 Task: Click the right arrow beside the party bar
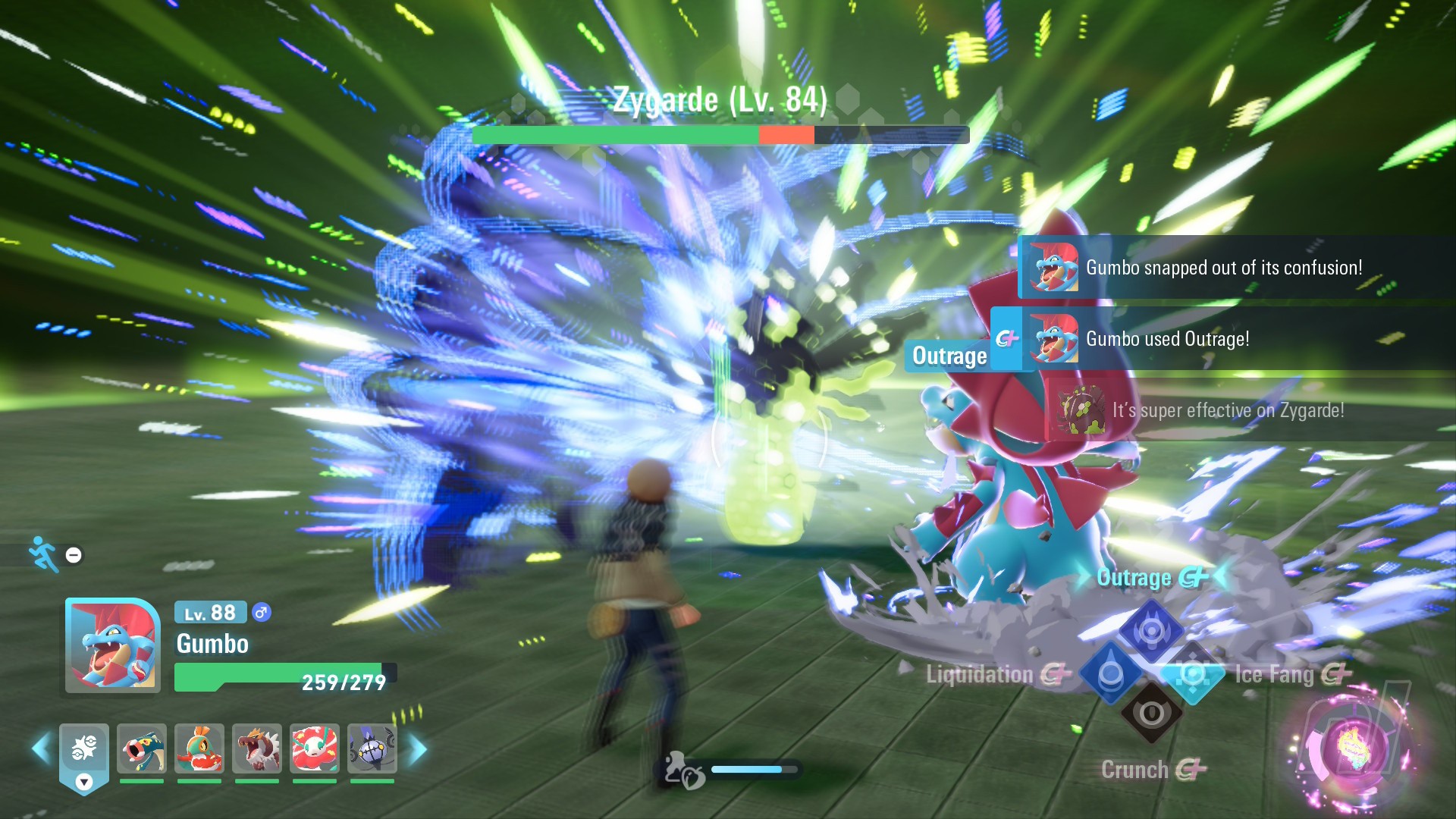(418, 748)
